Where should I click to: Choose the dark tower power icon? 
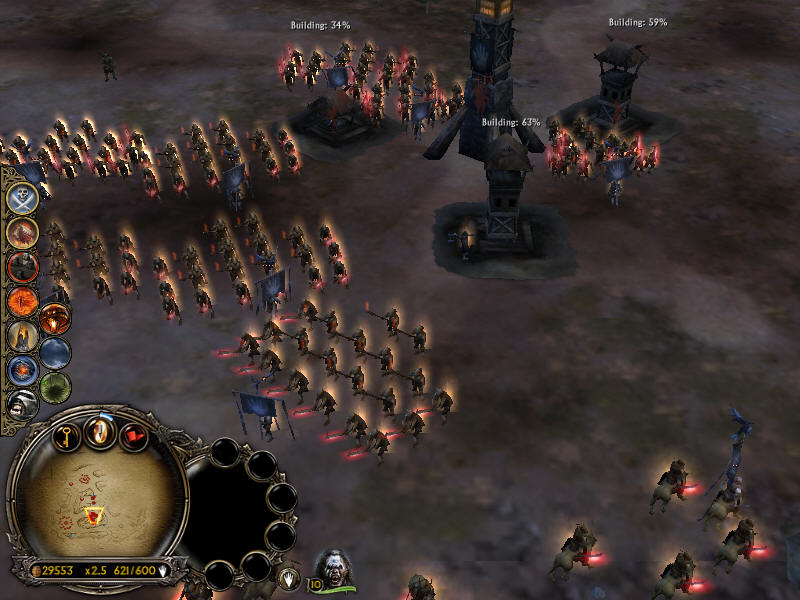tap(22, 336)
